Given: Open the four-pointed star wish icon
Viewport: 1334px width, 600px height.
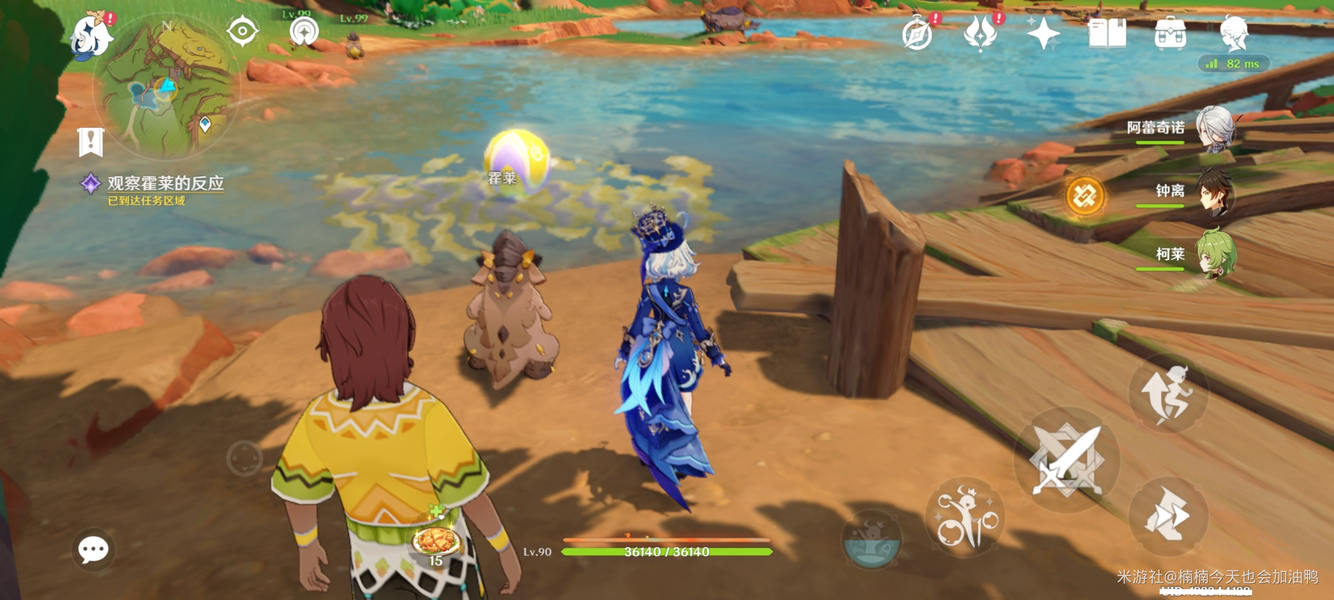Looking at the screenshot, I should coord(1043,34).
